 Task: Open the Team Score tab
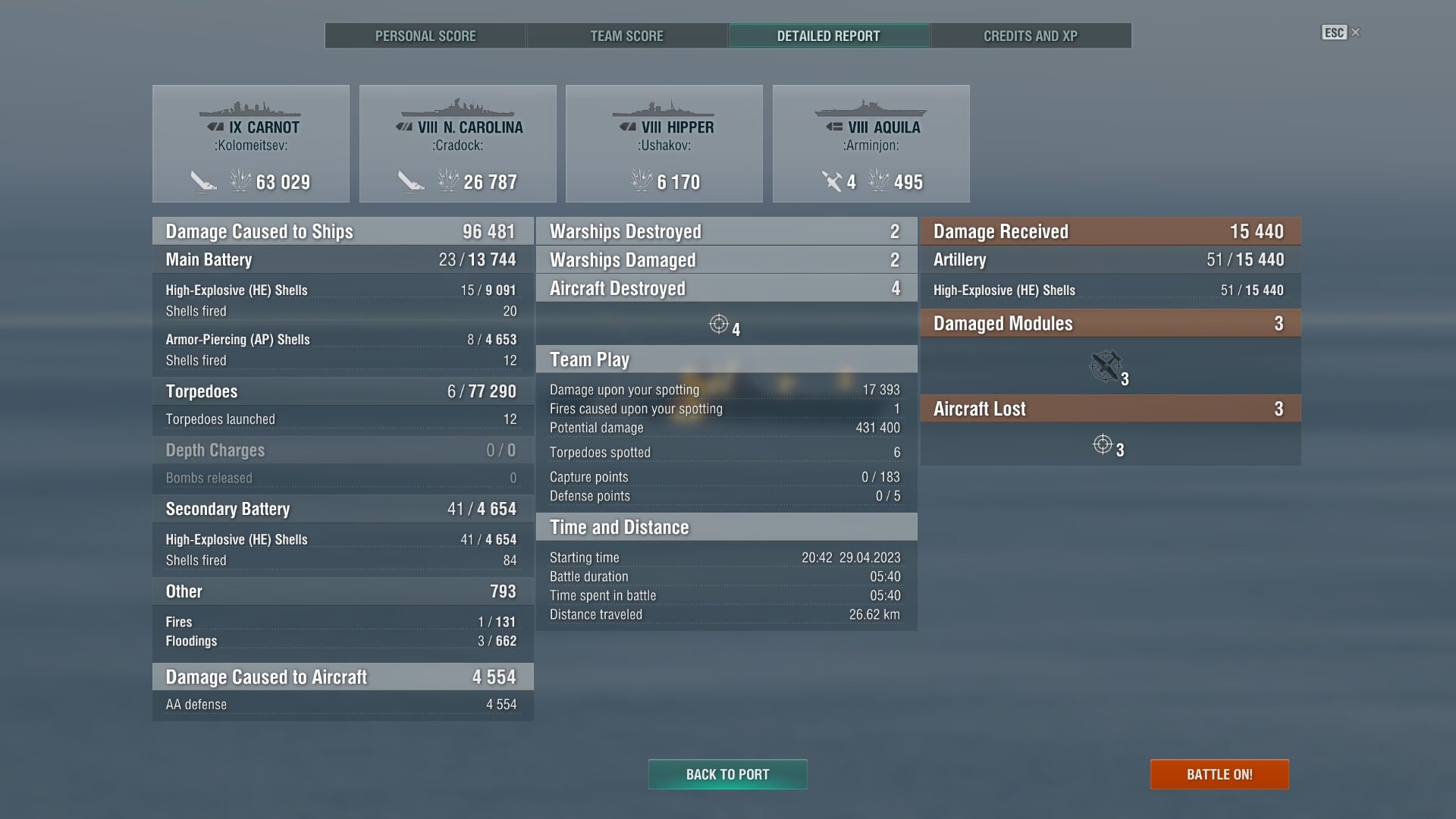pos(626,36)
